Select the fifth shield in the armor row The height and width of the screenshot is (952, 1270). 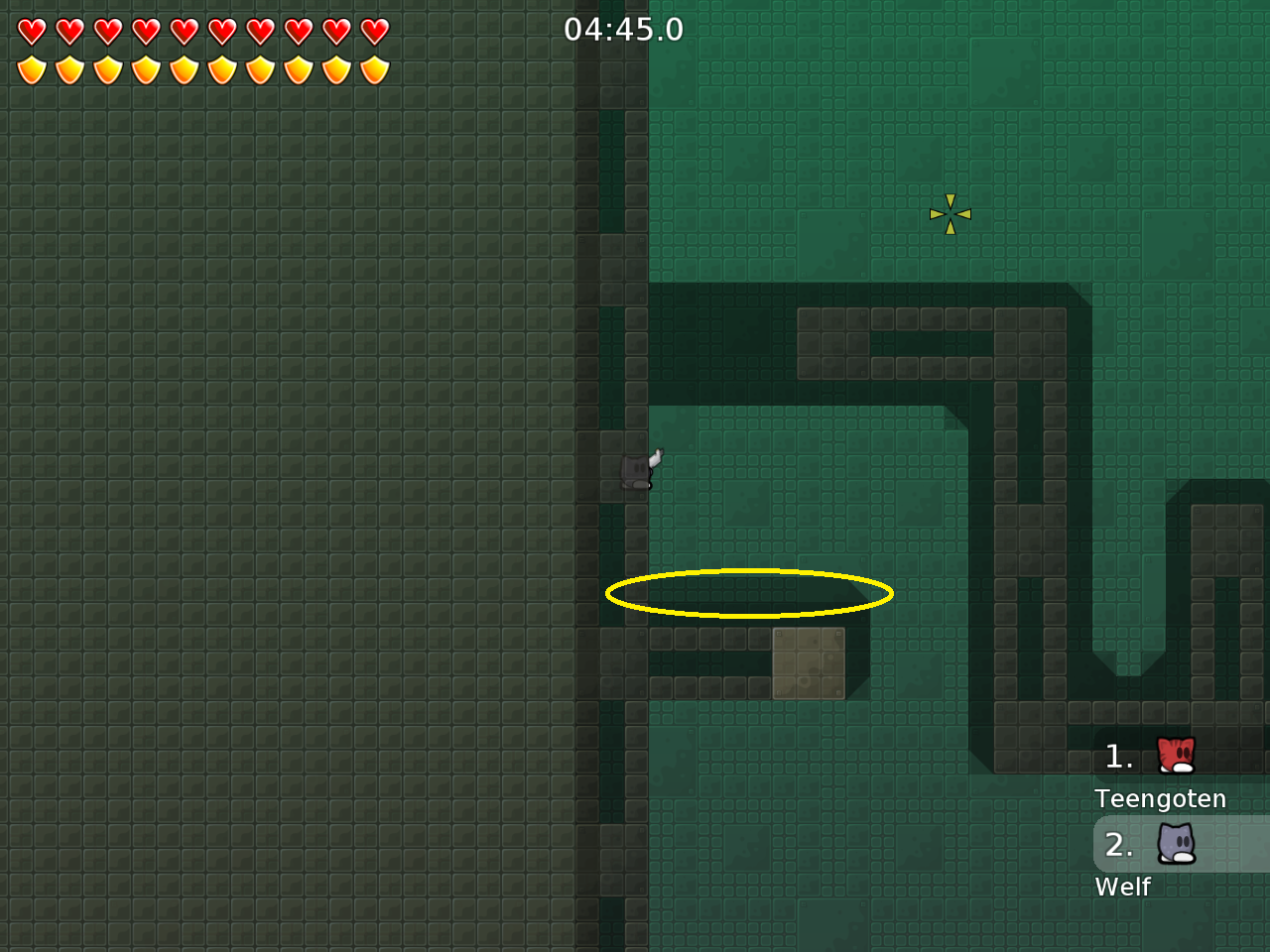click(184, 68)
